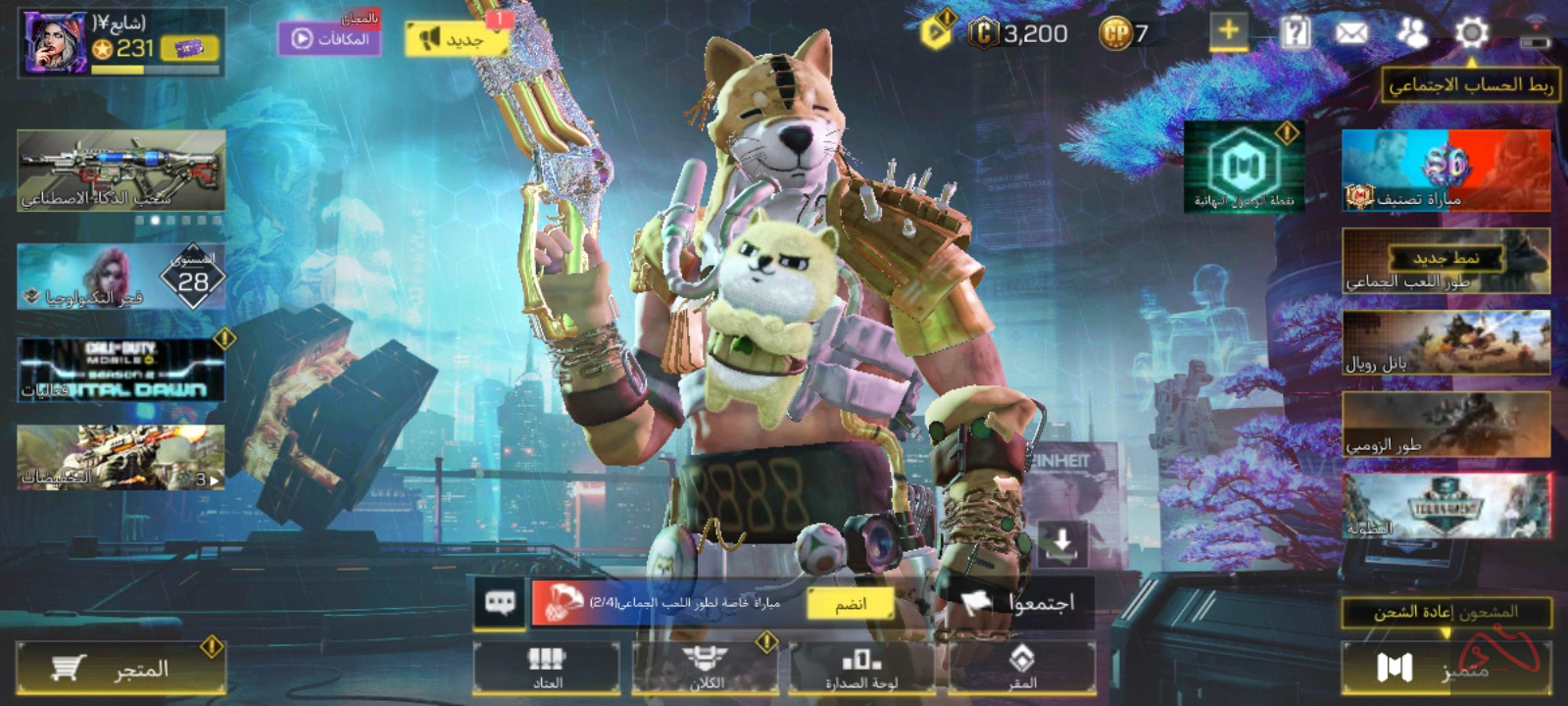This screenshot has width=1568, height=706.
Task: Open the Digital Dawn events banner
Action: [x=122, y=370]
